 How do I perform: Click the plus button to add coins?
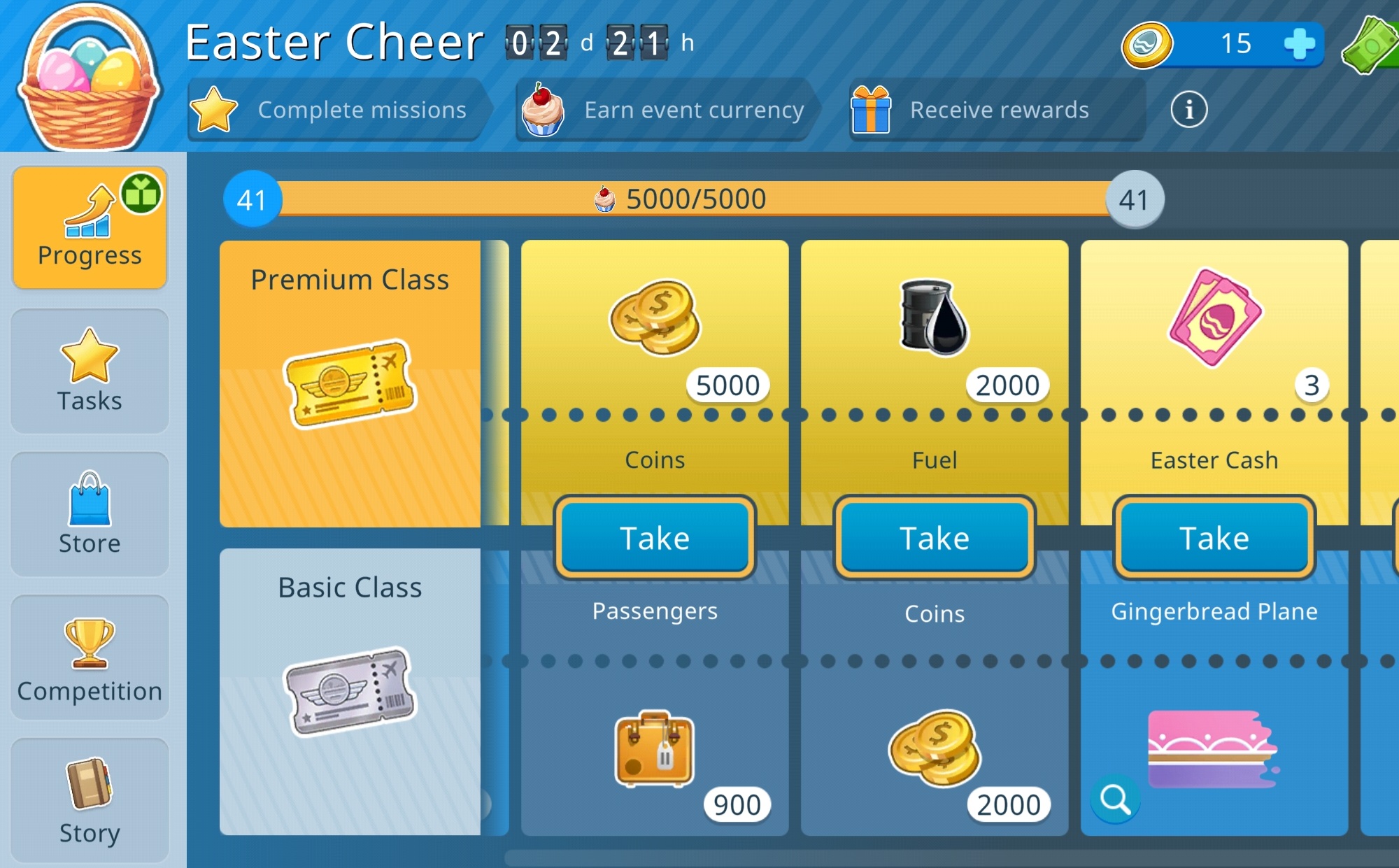[x=1300, y=44]
